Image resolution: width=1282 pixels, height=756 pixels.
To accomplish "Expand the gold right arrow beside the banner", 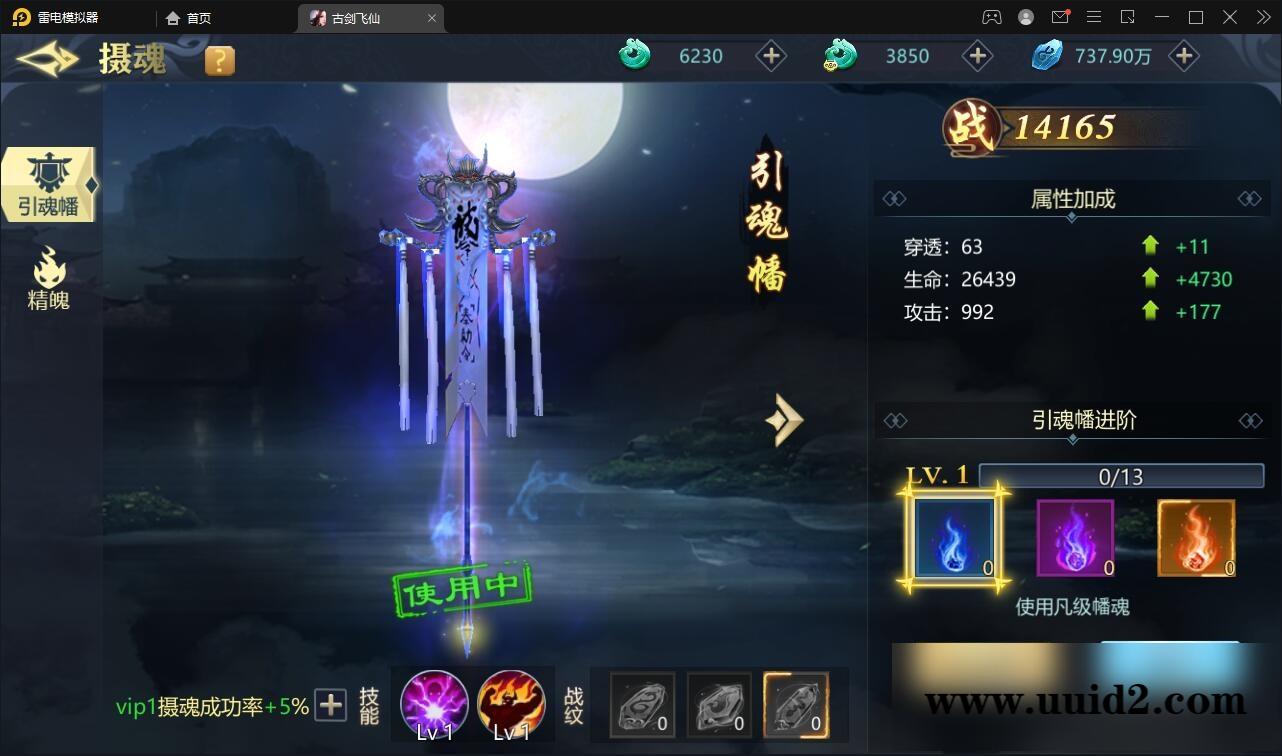I will pos(785,420).
